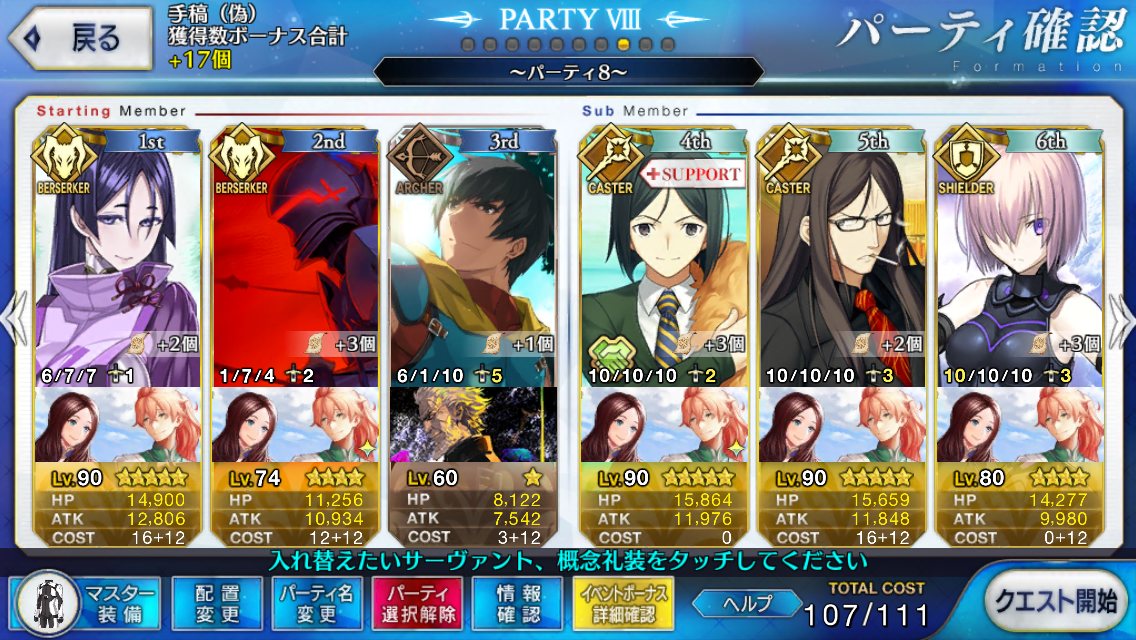Screen dimensions: 1136x640
Task: Select the 5th slot Caster with glasses
Action: [840, 260]
